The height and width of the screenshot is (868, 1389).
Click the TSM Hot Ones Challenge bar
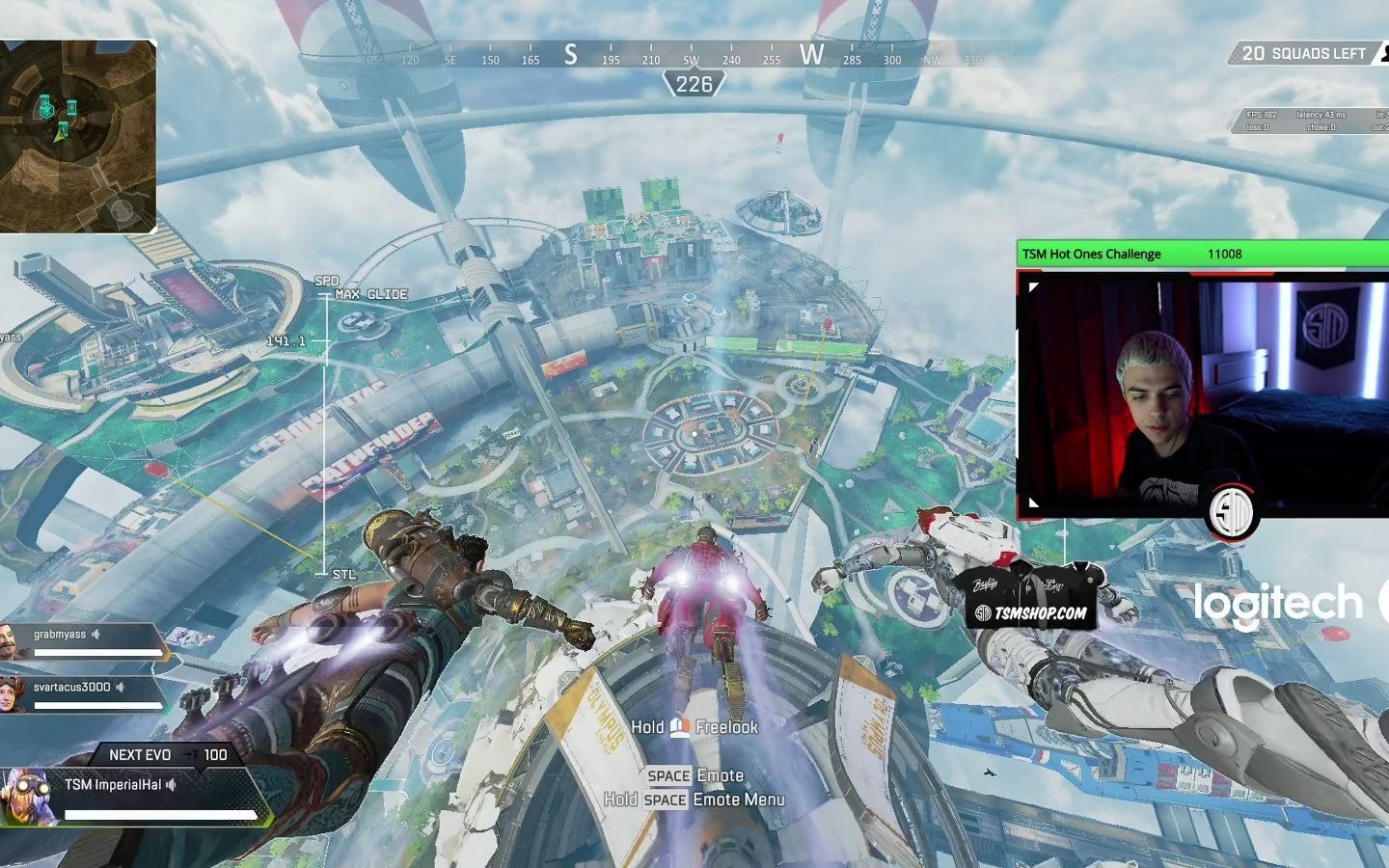click(x=1202, y=254)
